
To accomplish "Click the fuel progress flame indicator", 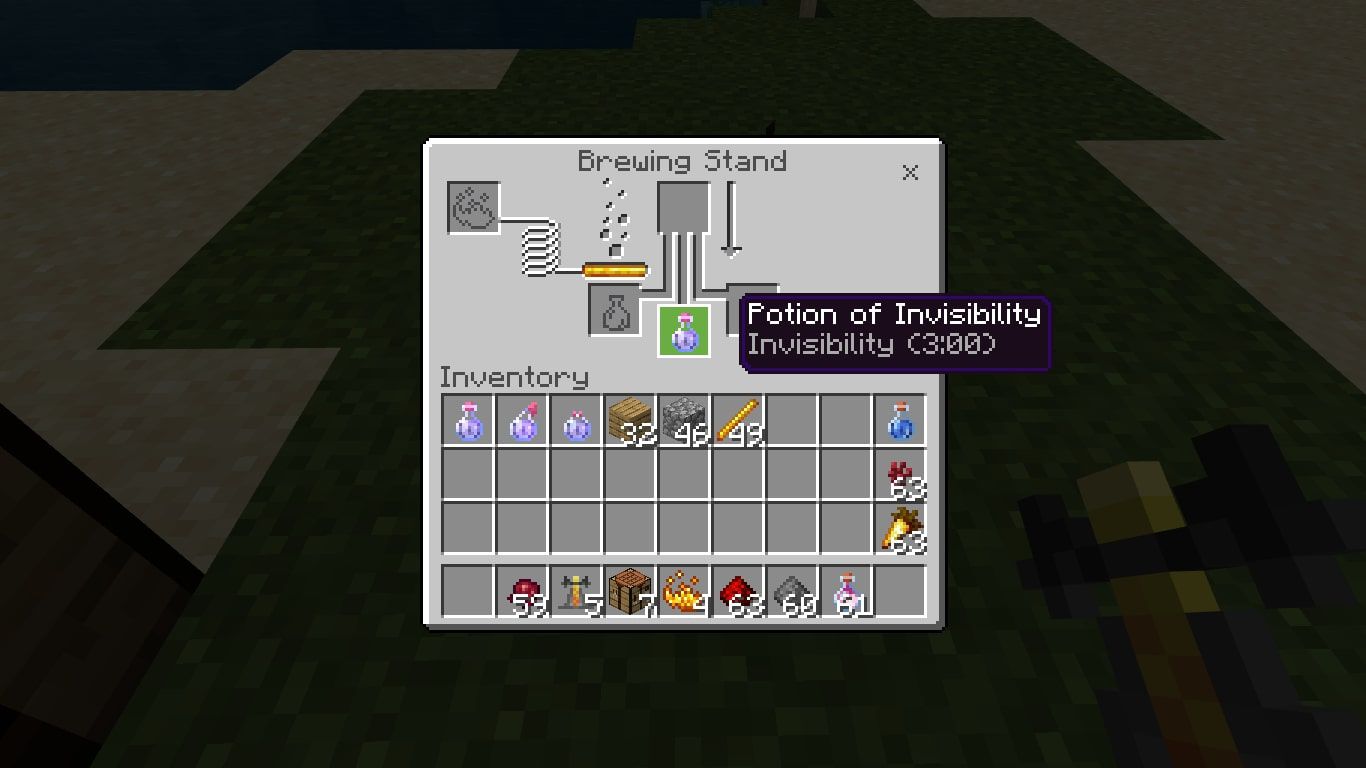I will (615, 270).
